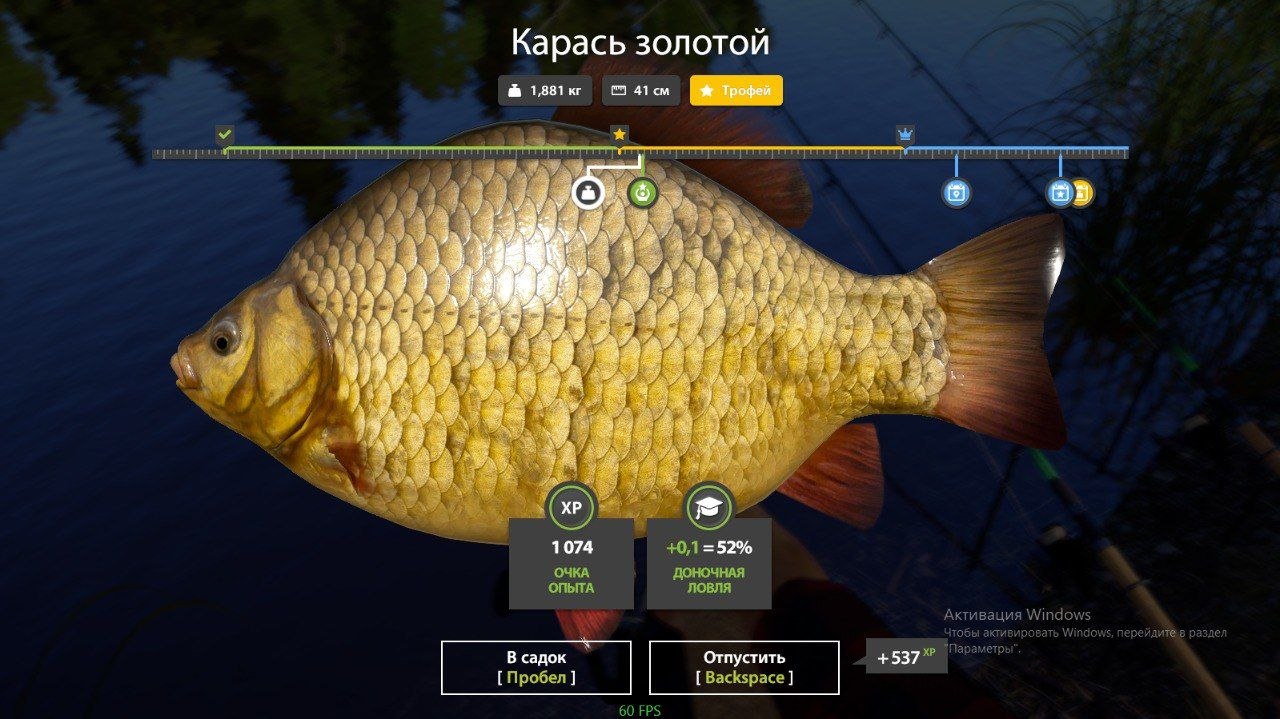Click the graduation cap skill icon

click(708, 508)
